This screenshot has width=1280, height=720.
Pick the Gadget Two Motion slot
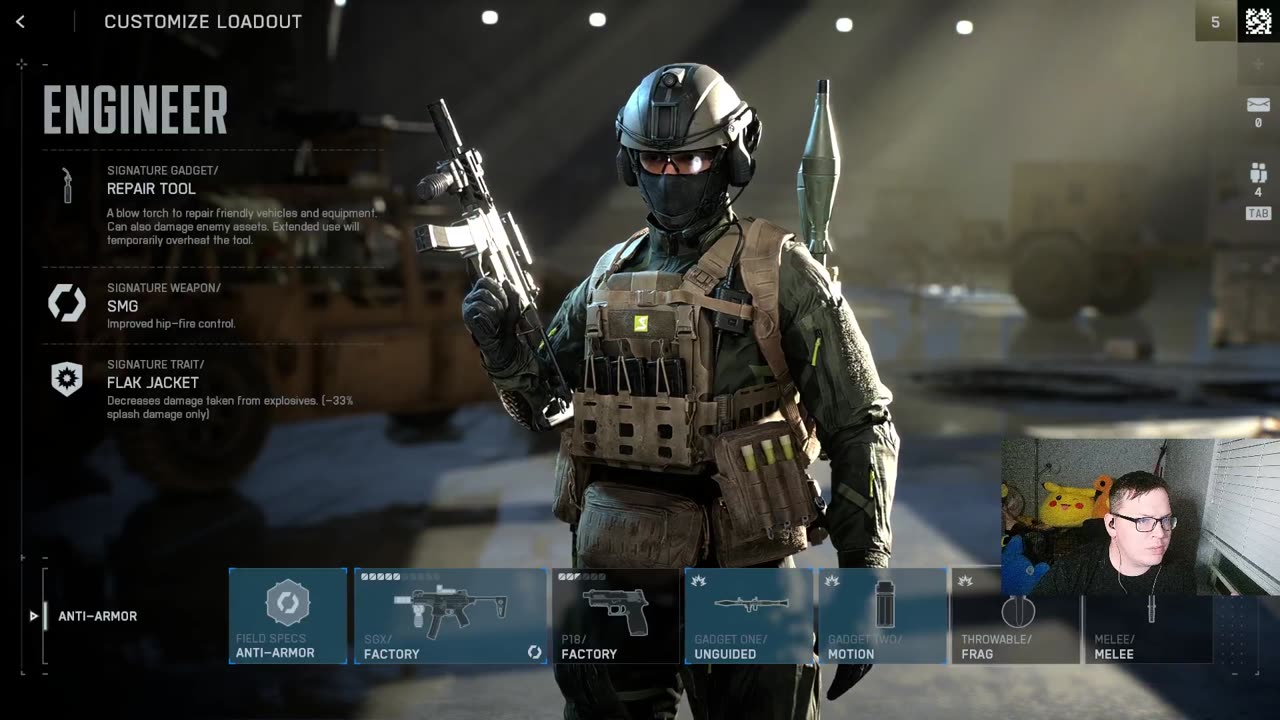pyautogui.click(x=882, y=616)
